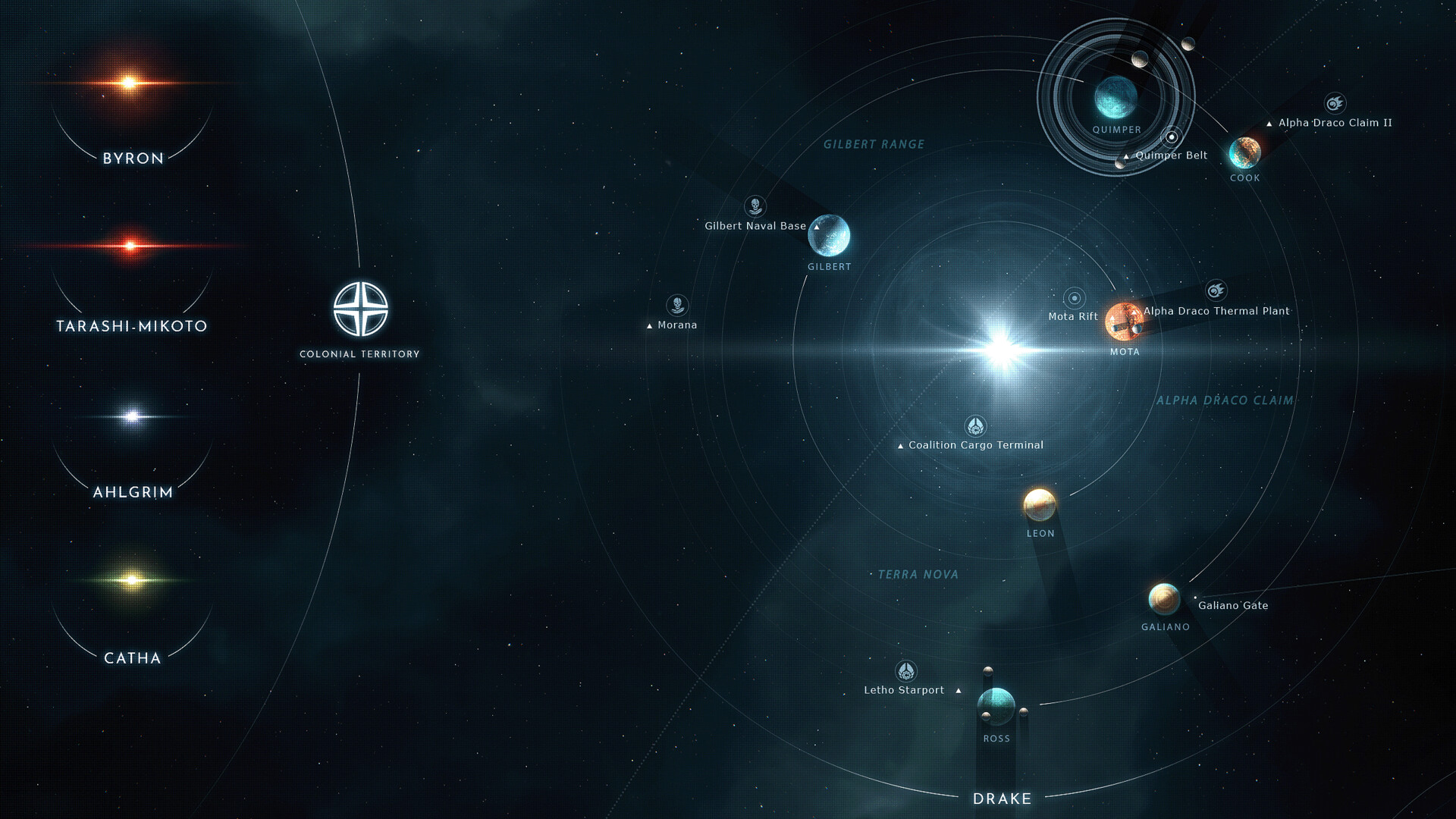Select planet Gilbert
Viewport: 1456px width, 819px height.
pos(829,236)
